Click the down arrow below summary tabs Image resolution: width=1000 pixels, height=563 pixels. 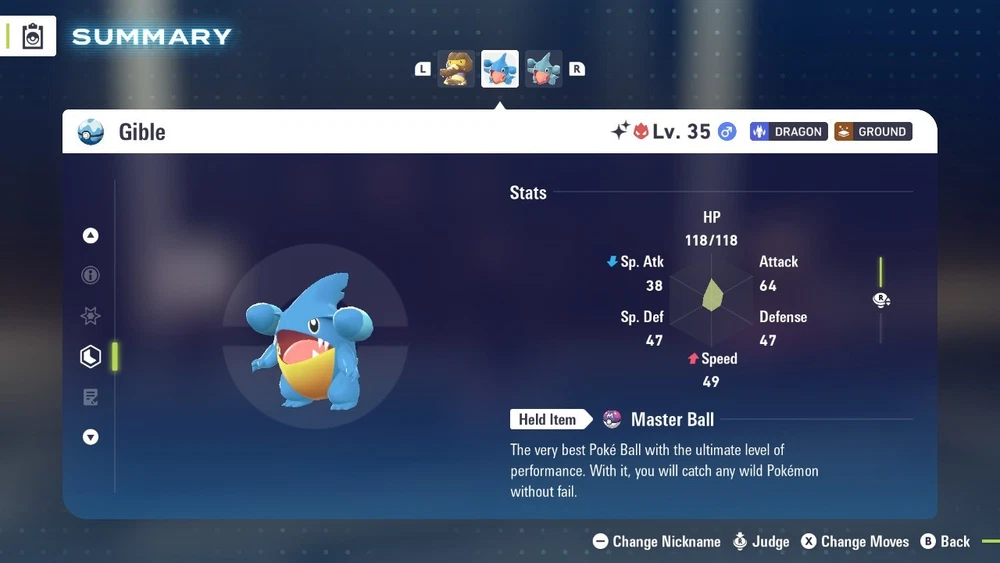point(91,437)
